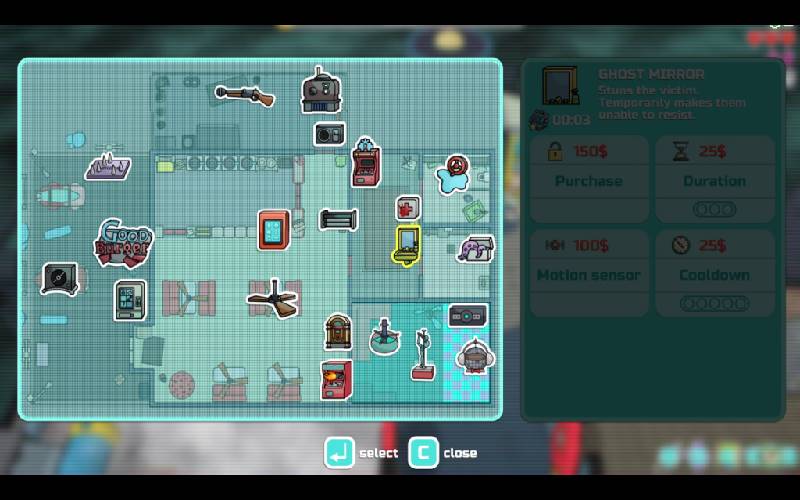The height and width of the screenshot is (500, 800).
Task: Buy the Motion sensor upgrade
Action: [589, 273]
